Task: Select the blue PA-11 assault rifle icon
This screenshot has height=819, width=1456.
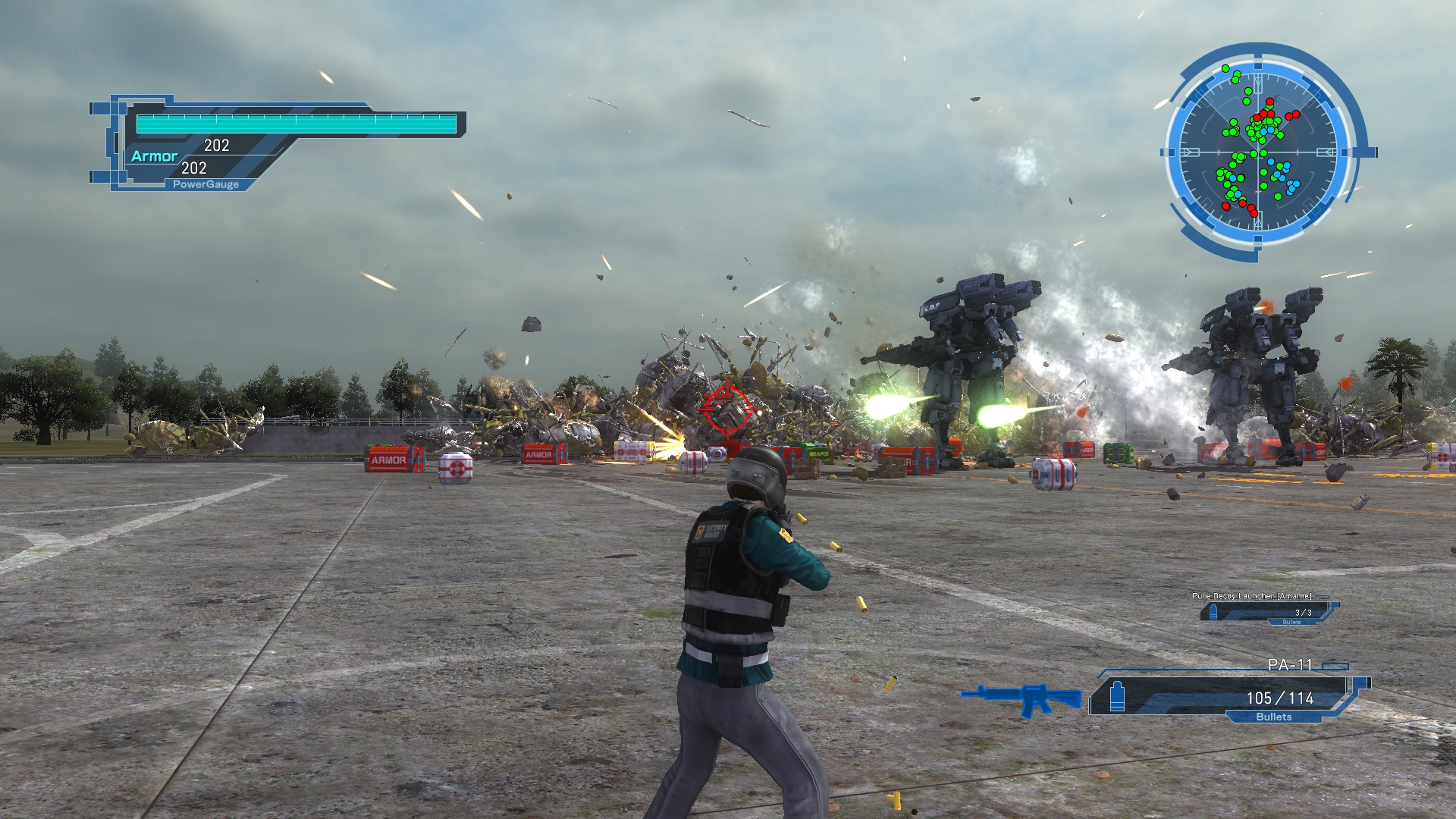Action: (1021, 698)
